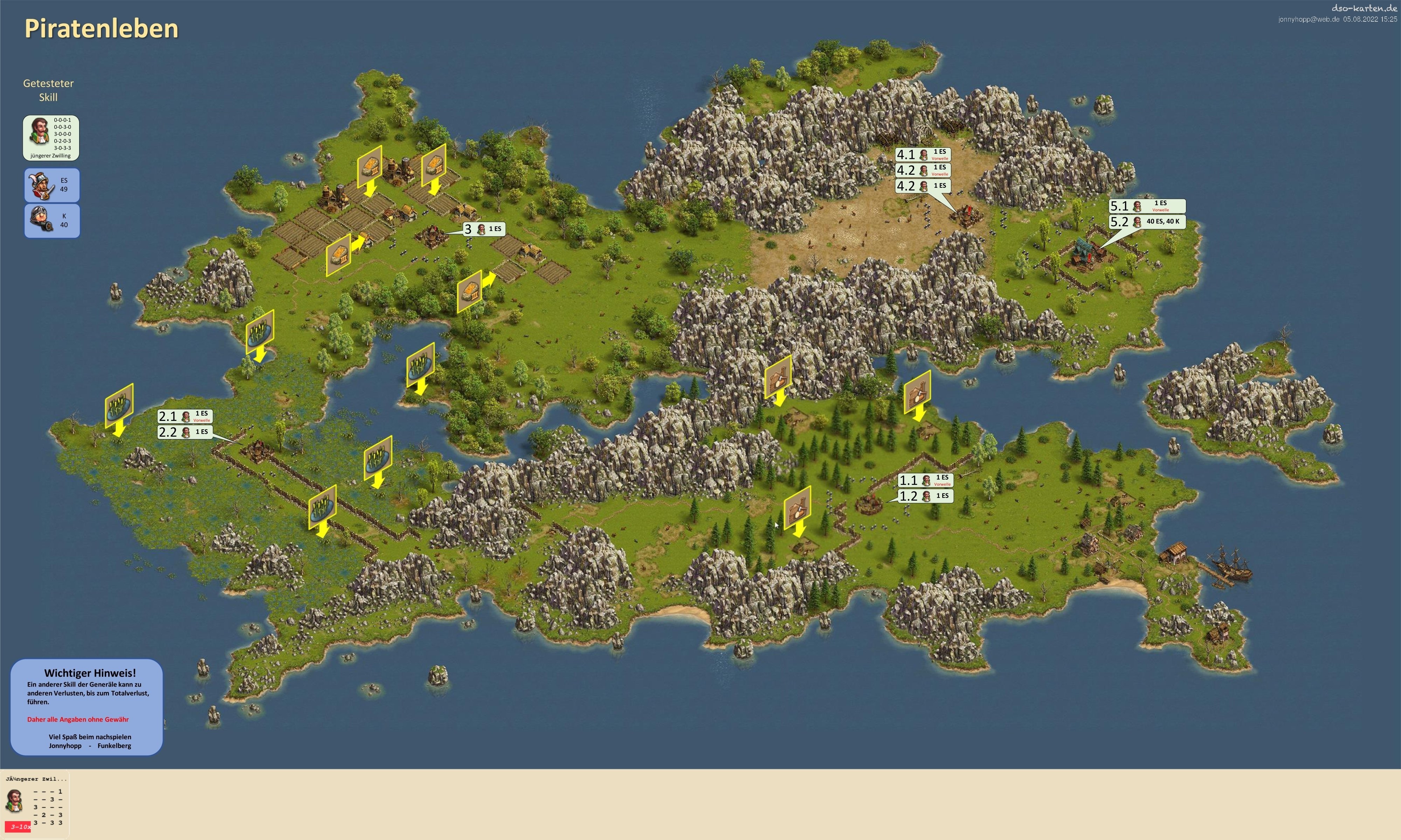Image resolution: width=1401 pixels, height=840 pixels.
Task: Click the K 40 unit panel
Action: click(x=51, y=221)
